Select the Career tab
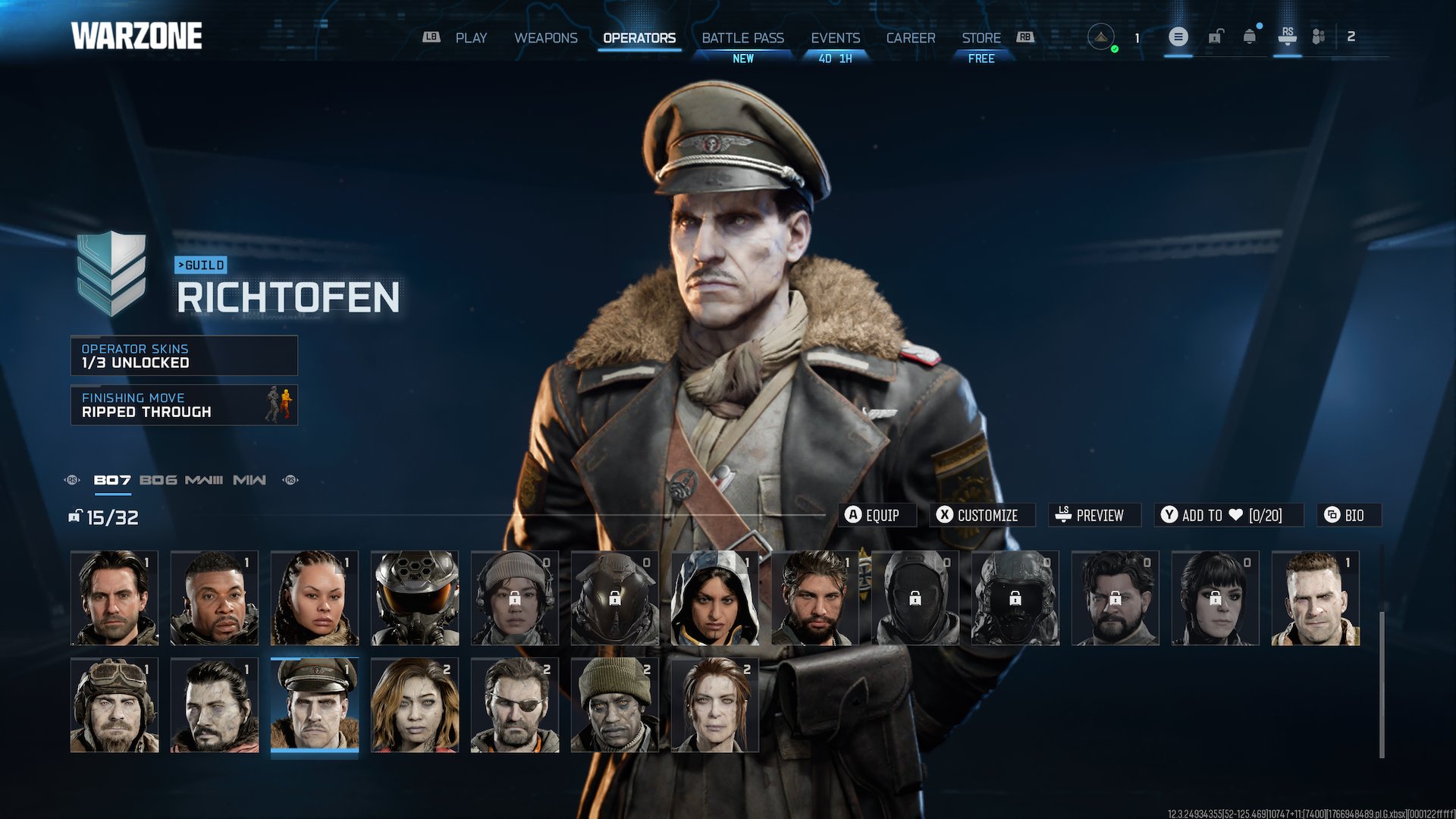The width and height of the screenshot is (1456, 819). 911,38
